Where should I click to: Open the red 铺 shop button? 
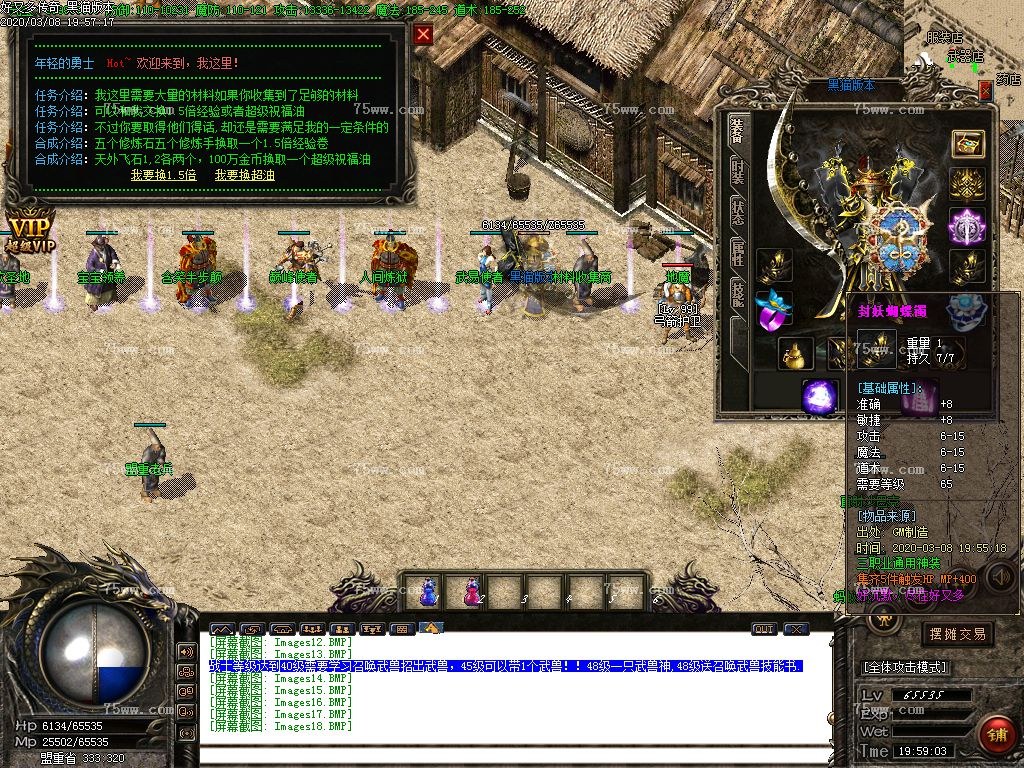tap(996, 734)
